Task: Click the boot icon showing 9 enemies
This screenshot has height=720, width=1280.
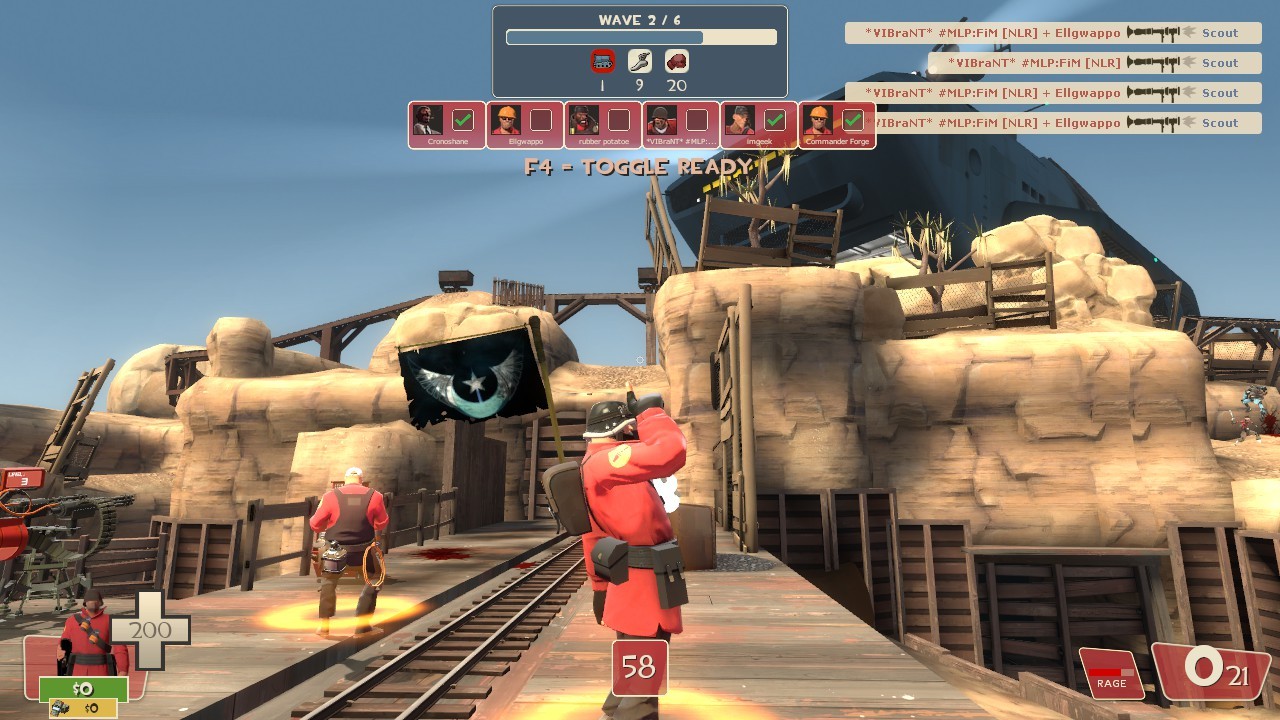Action: (640, 60)
